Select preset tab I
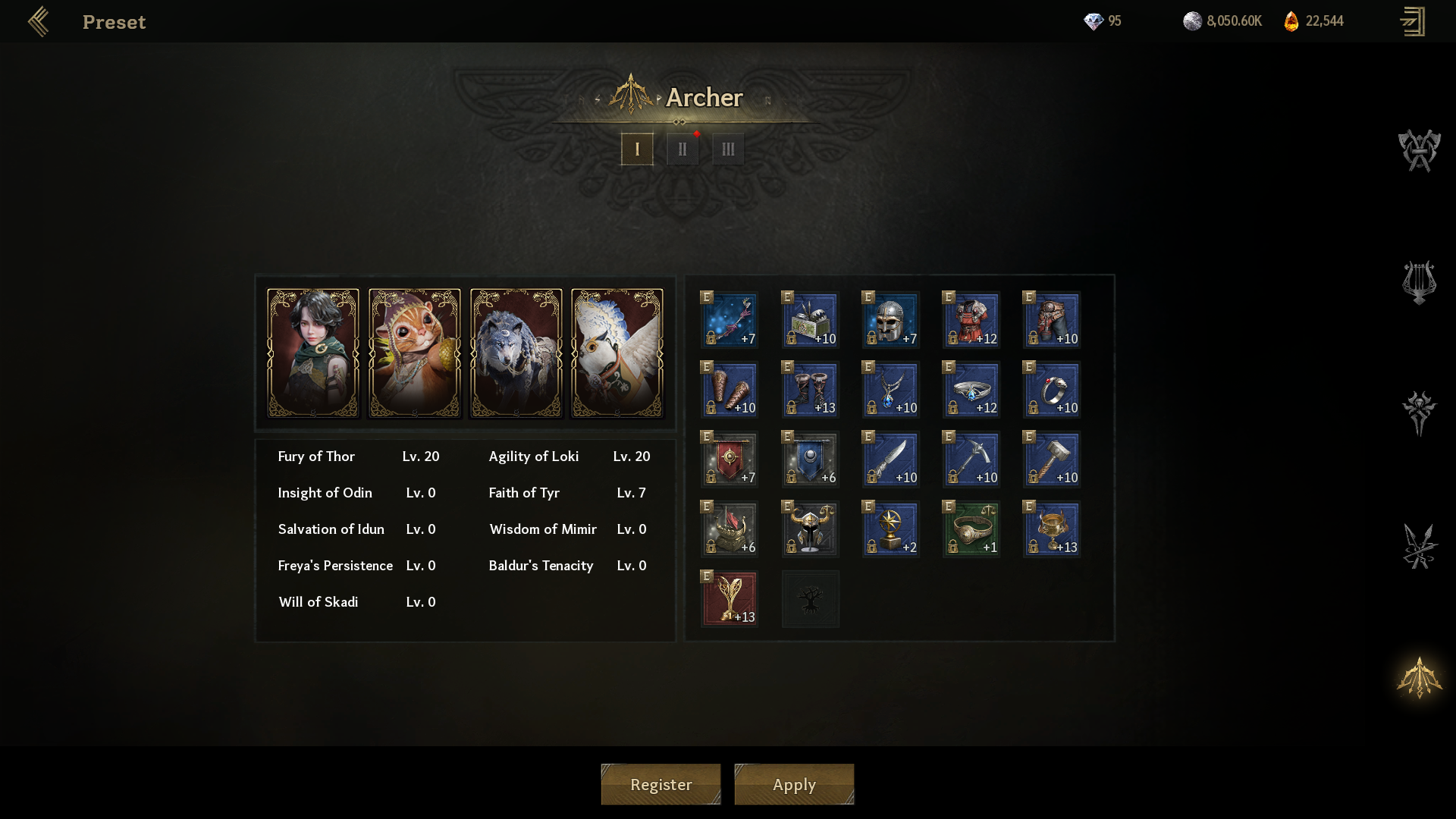 point(637,149)
